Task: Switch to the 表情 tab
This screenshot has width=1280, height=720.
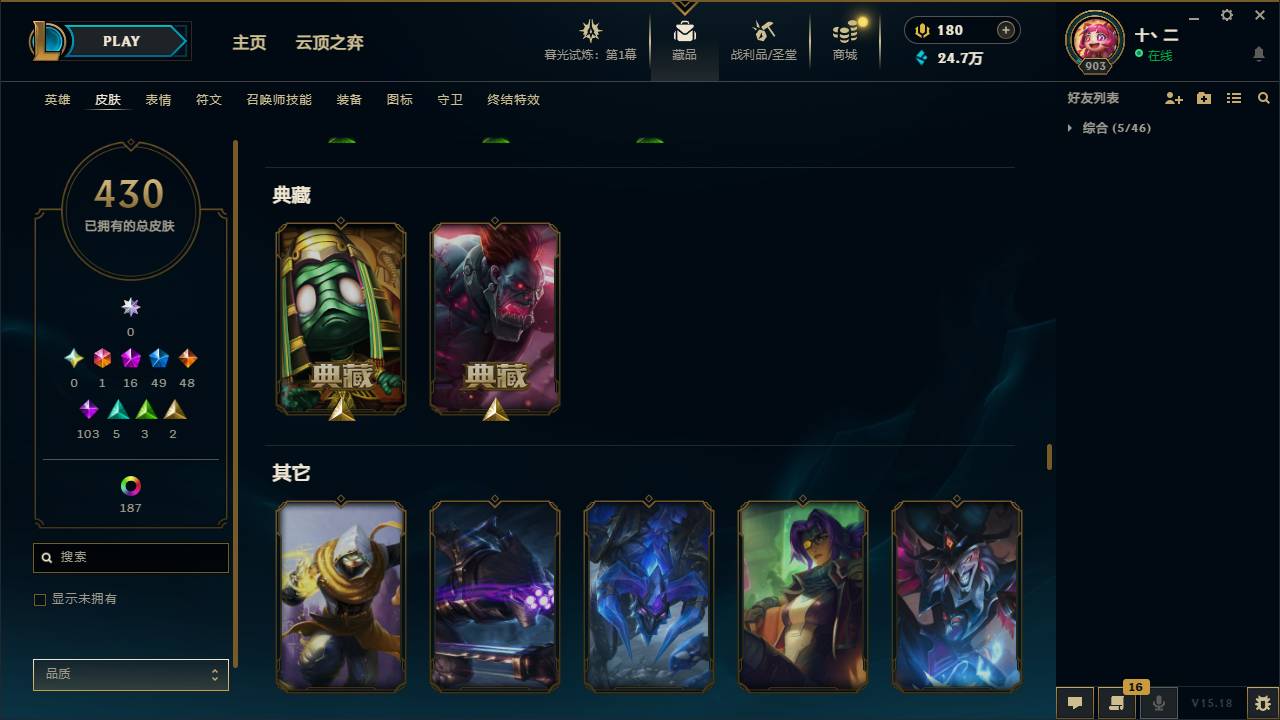Action: click(158, 100)
